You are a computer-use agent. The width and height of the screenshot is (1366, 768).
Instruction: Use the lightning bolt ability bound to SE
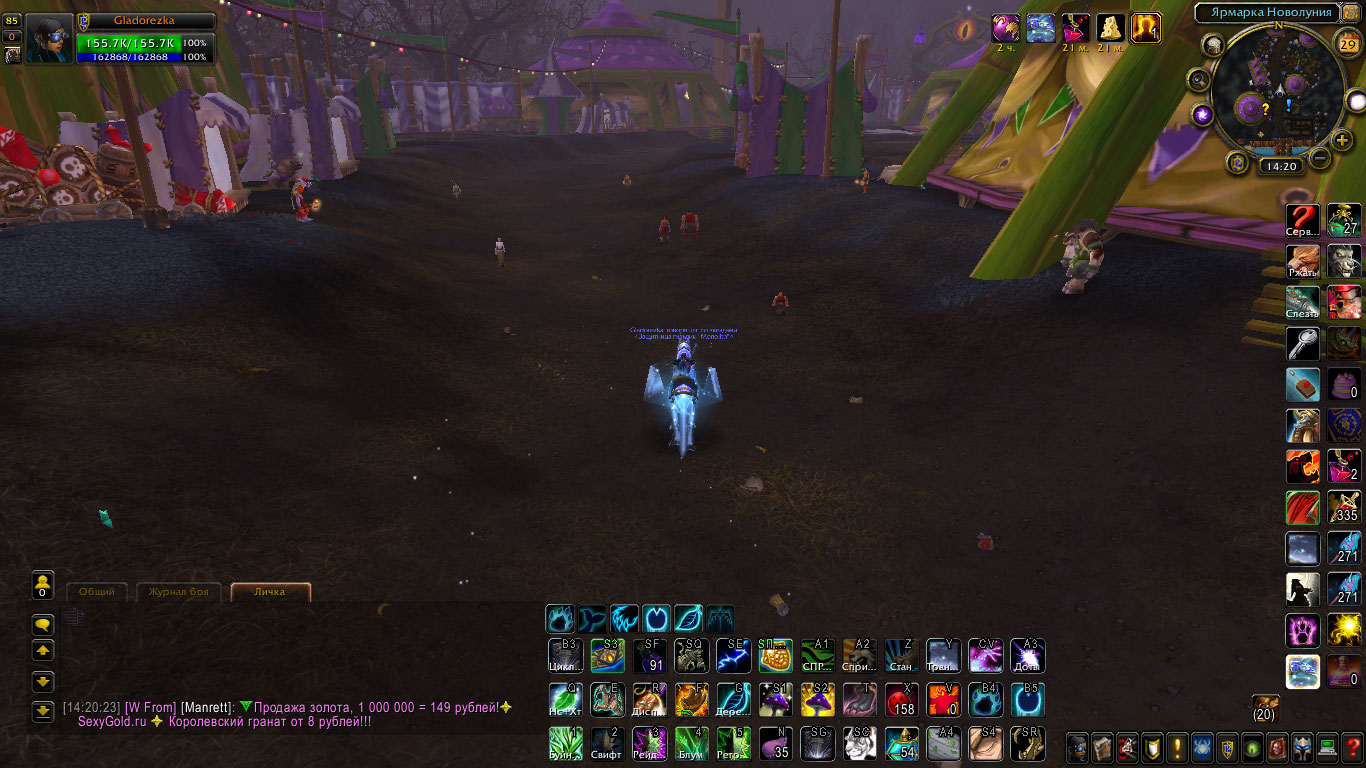point(733,656)
